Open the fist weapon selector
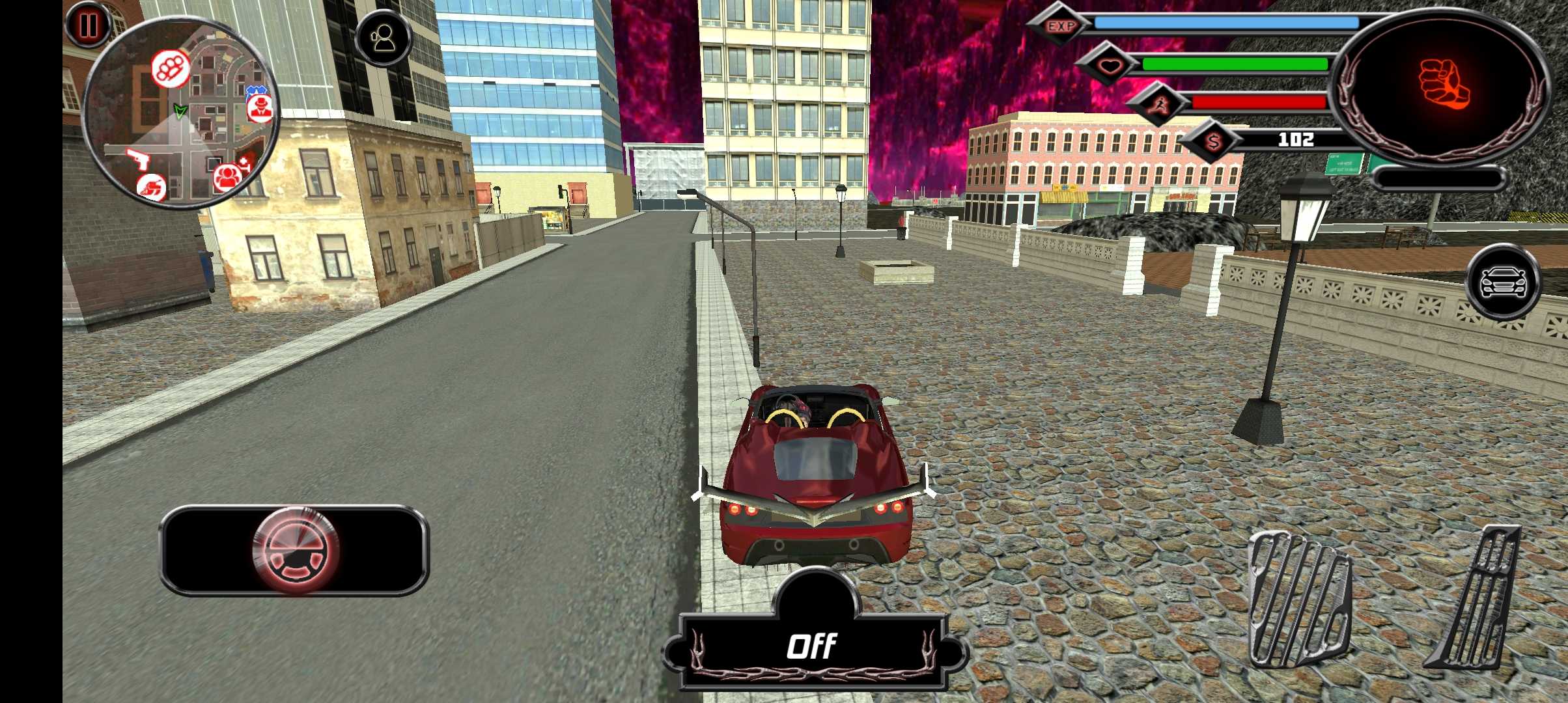This screenshot has width=1568, height=703. (x=1443, y=85)
